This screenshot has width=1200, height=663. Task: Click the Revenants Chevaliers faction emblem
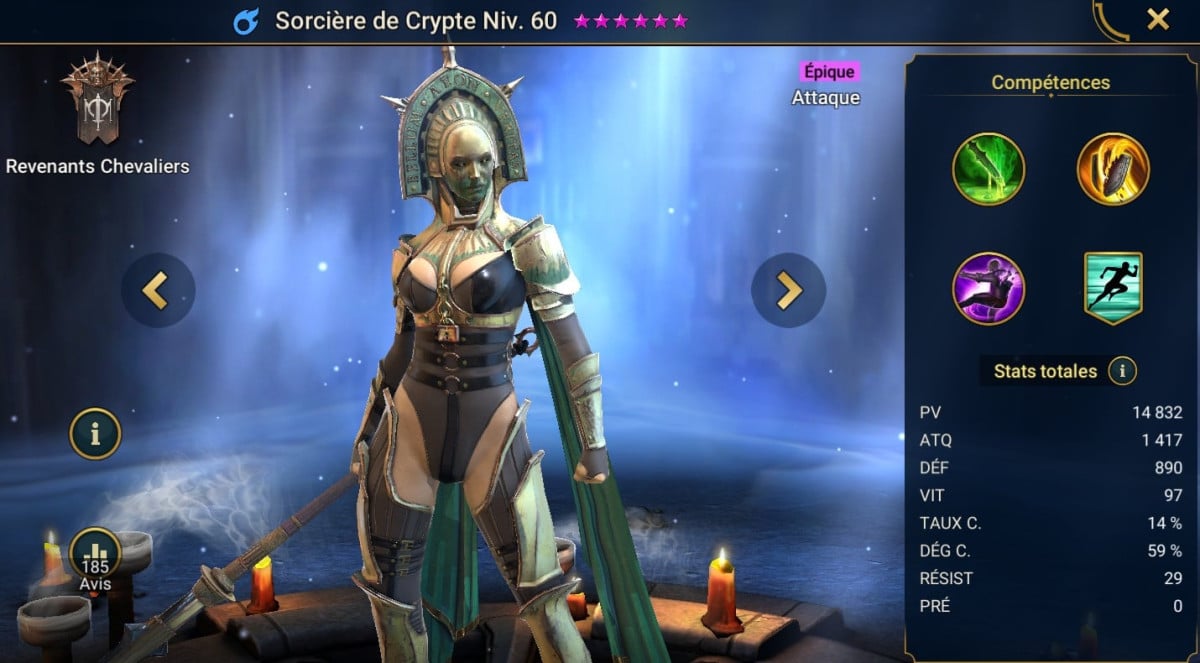click(97, 99)
